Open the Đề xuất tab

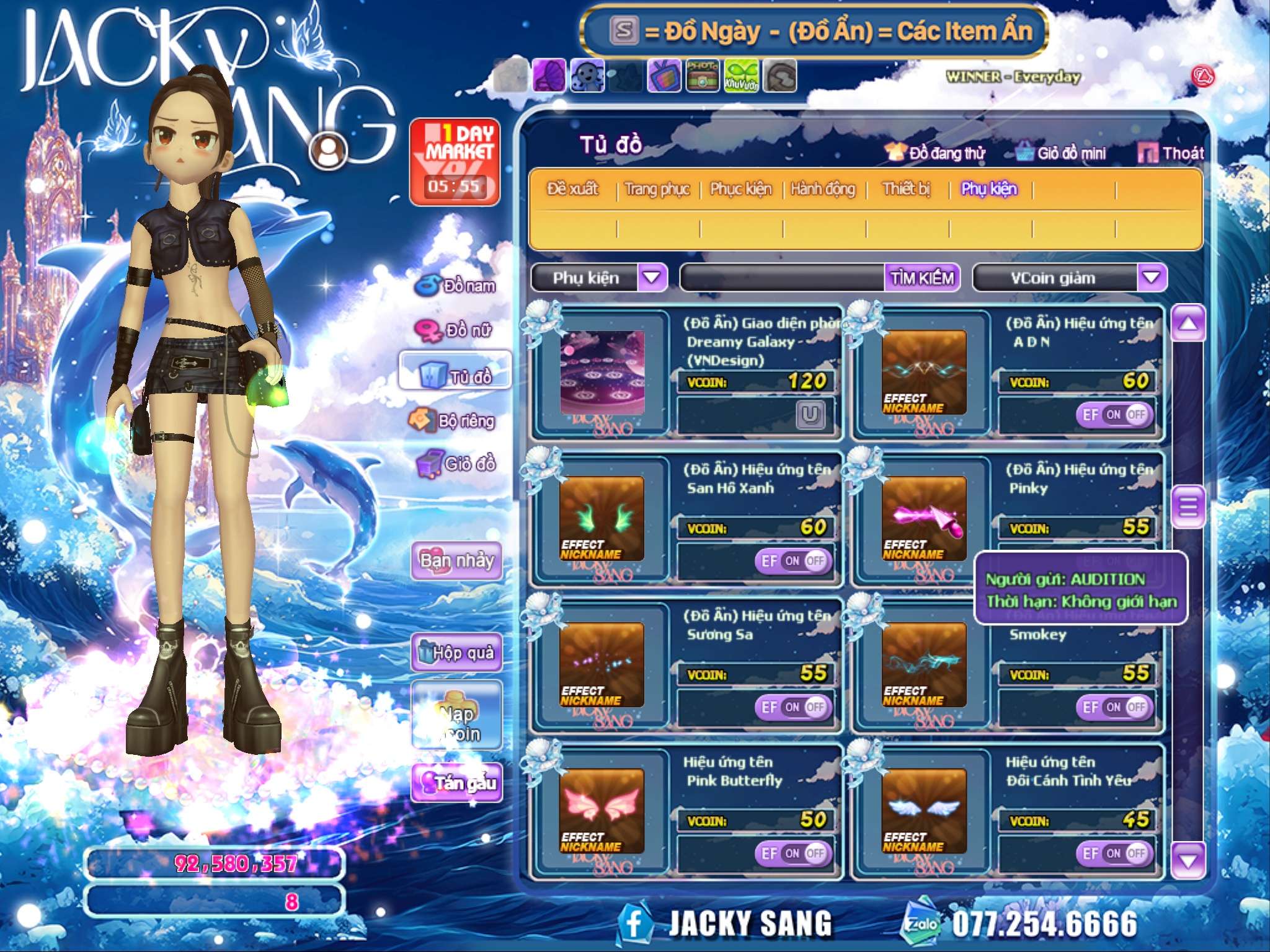572,189
